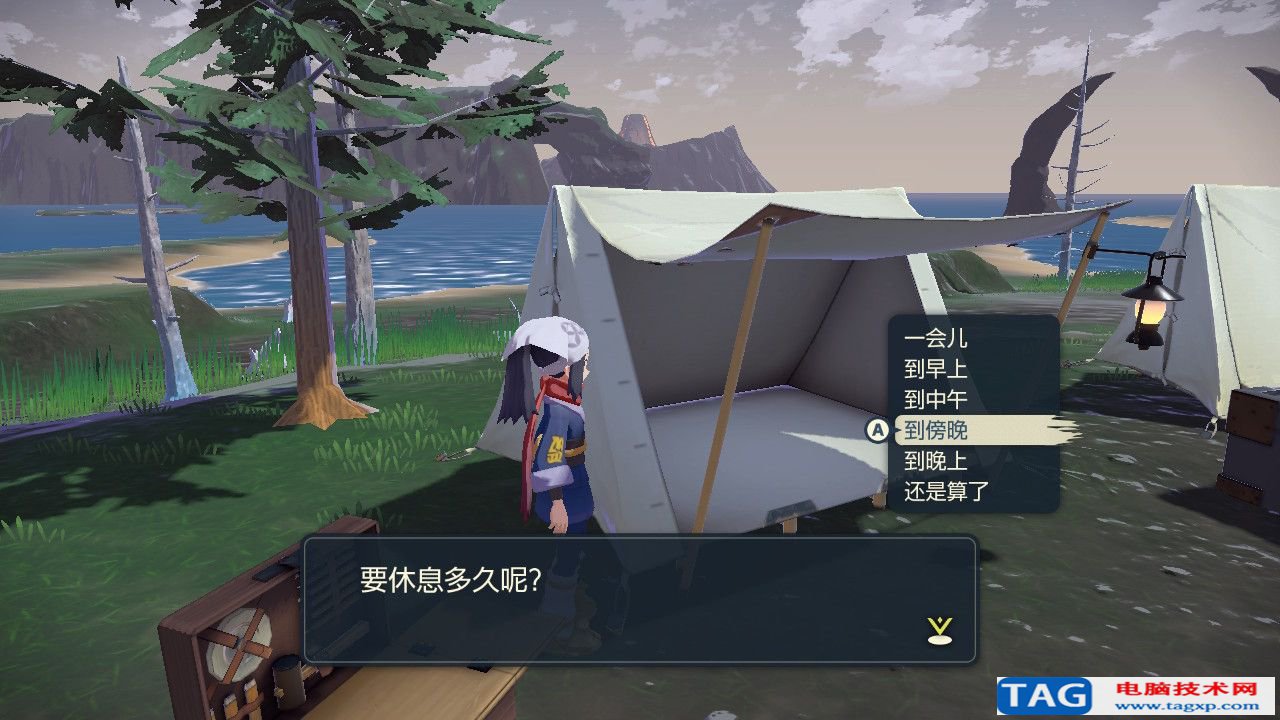Viewport: 1280px width, 720px height.
Task: Select 到早上 to rest until morning
Action: (936, 370)
